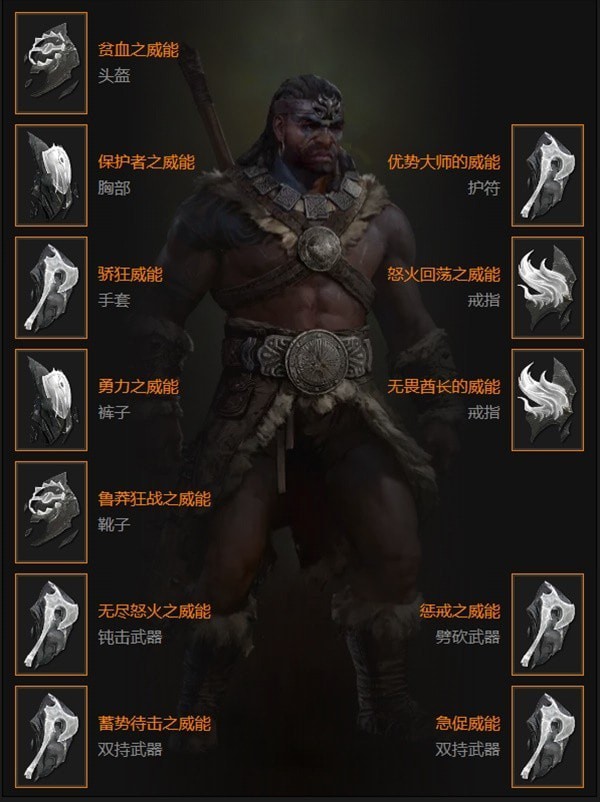Choose the 骄狂威能 gloves slot
Screen dimensions: 600x802
pyautogui.click(x=51, y=287)
